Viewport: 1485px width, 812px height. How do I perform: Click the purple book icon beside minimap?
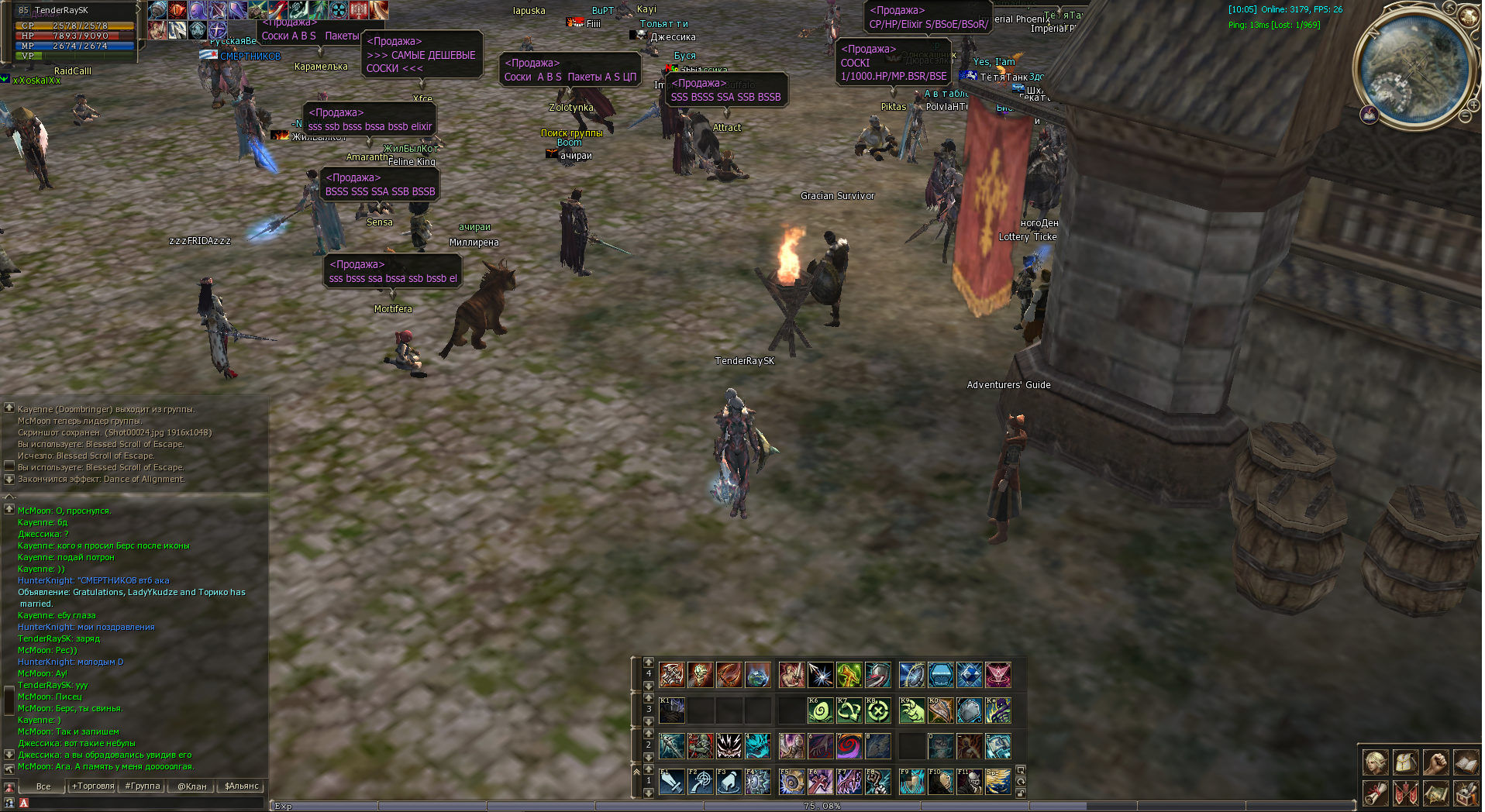[1370, 115]
